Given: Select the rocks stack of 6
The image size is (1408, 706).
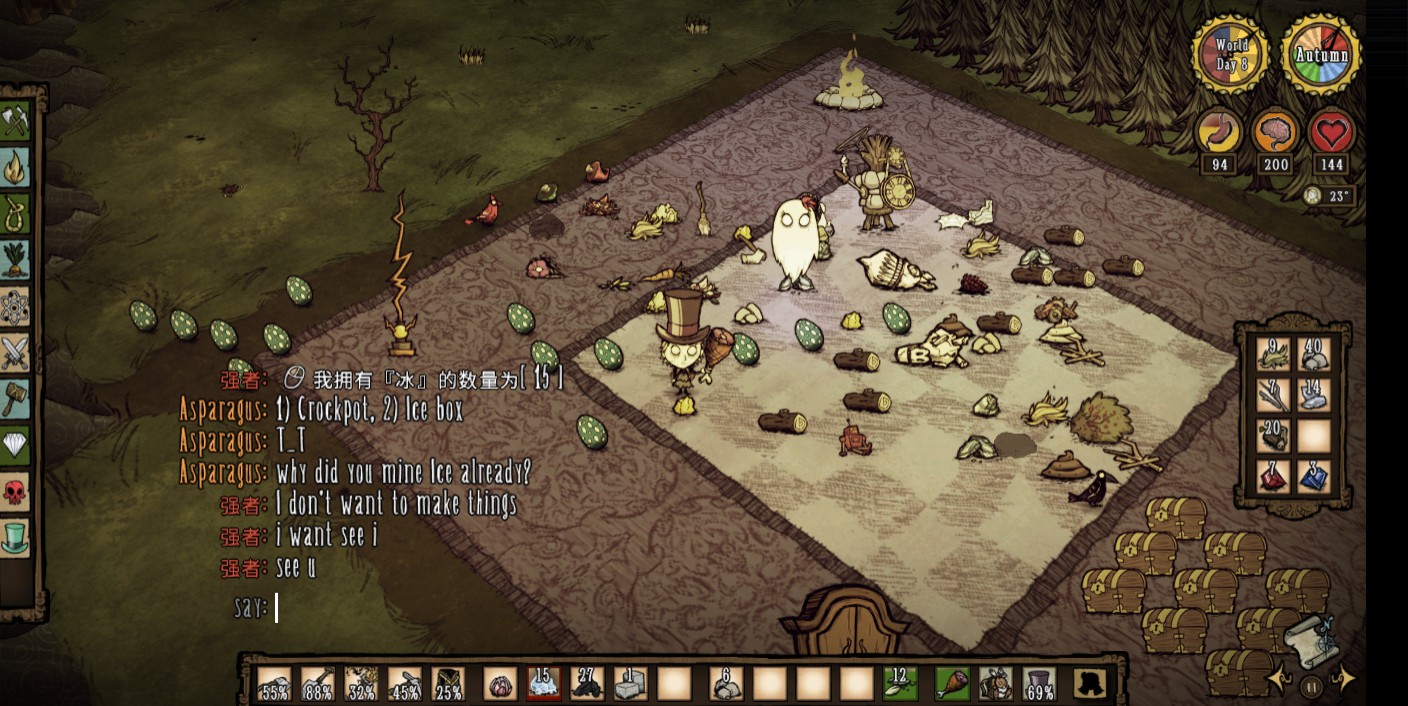Looking at the screenshot, I should 726,683.
